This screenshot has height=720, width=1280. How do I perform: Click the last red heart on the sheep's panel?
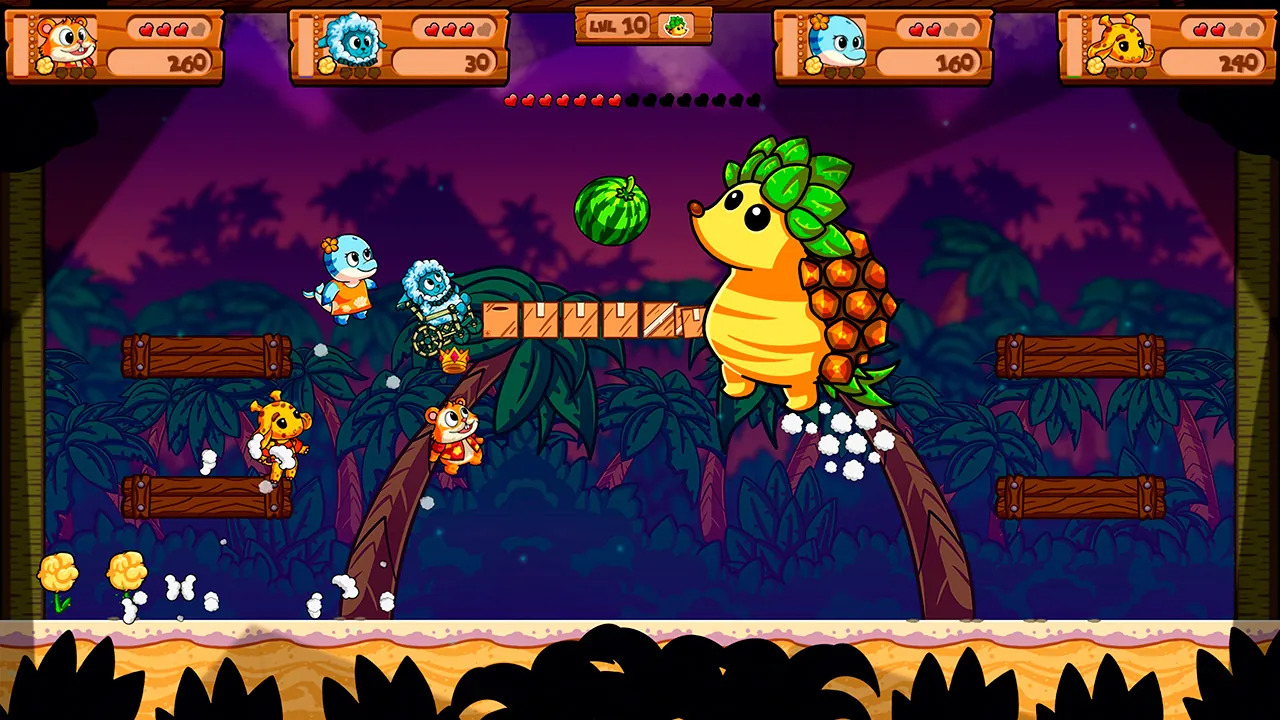(466, 28)
